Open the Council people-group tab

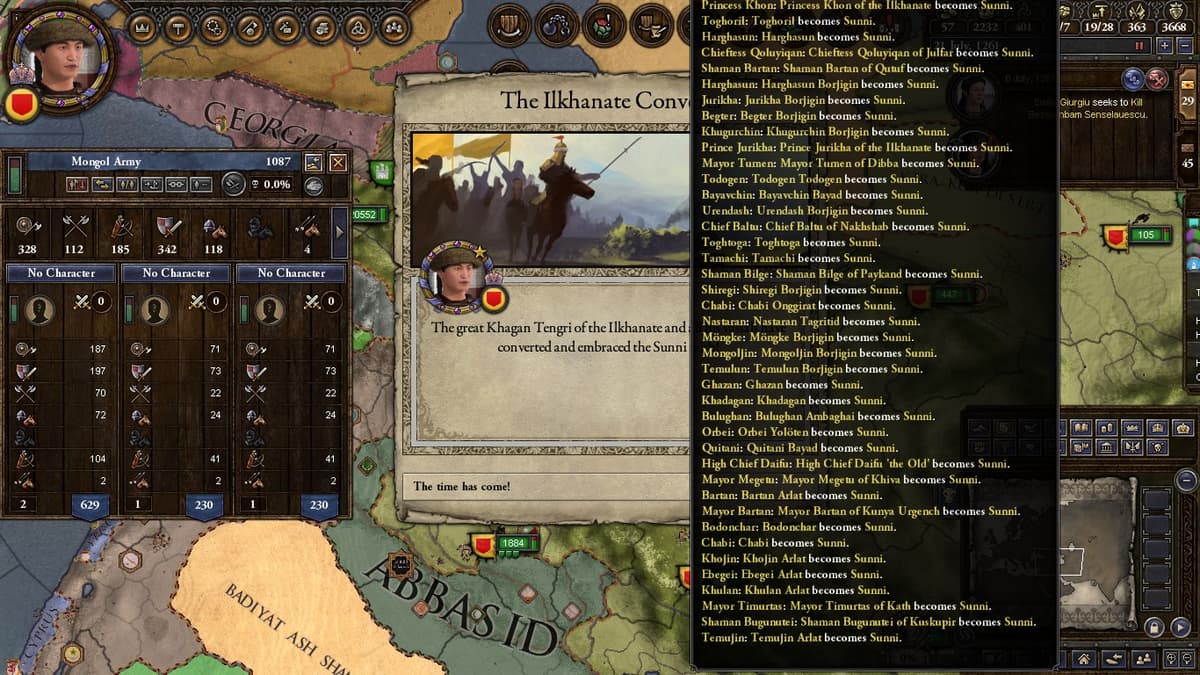(x=395, y=27)
